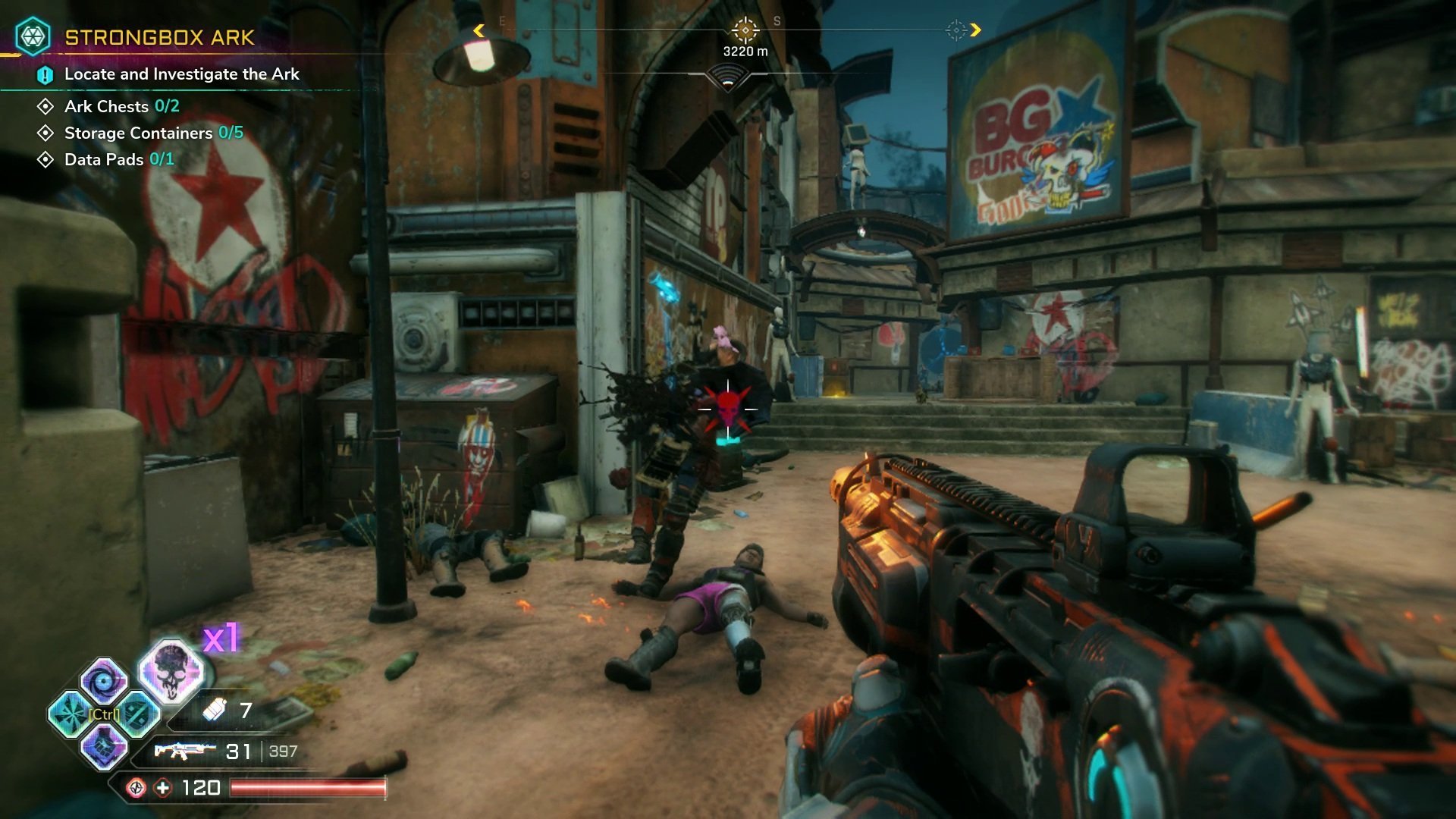Click the gold objective marker on compass
Screen dimensions: 1456x819
pyautogui.click(x=745, y=30)
